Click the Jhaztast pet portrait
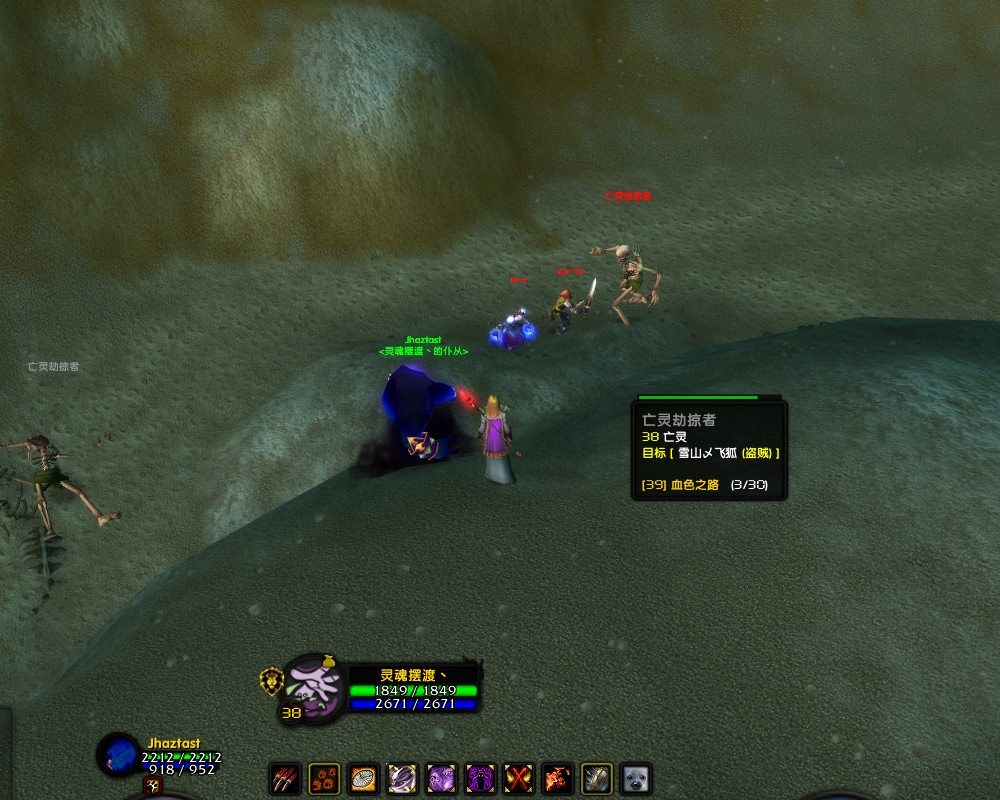The width and height of the screenshot is (1000, 800). click(119, 755)
